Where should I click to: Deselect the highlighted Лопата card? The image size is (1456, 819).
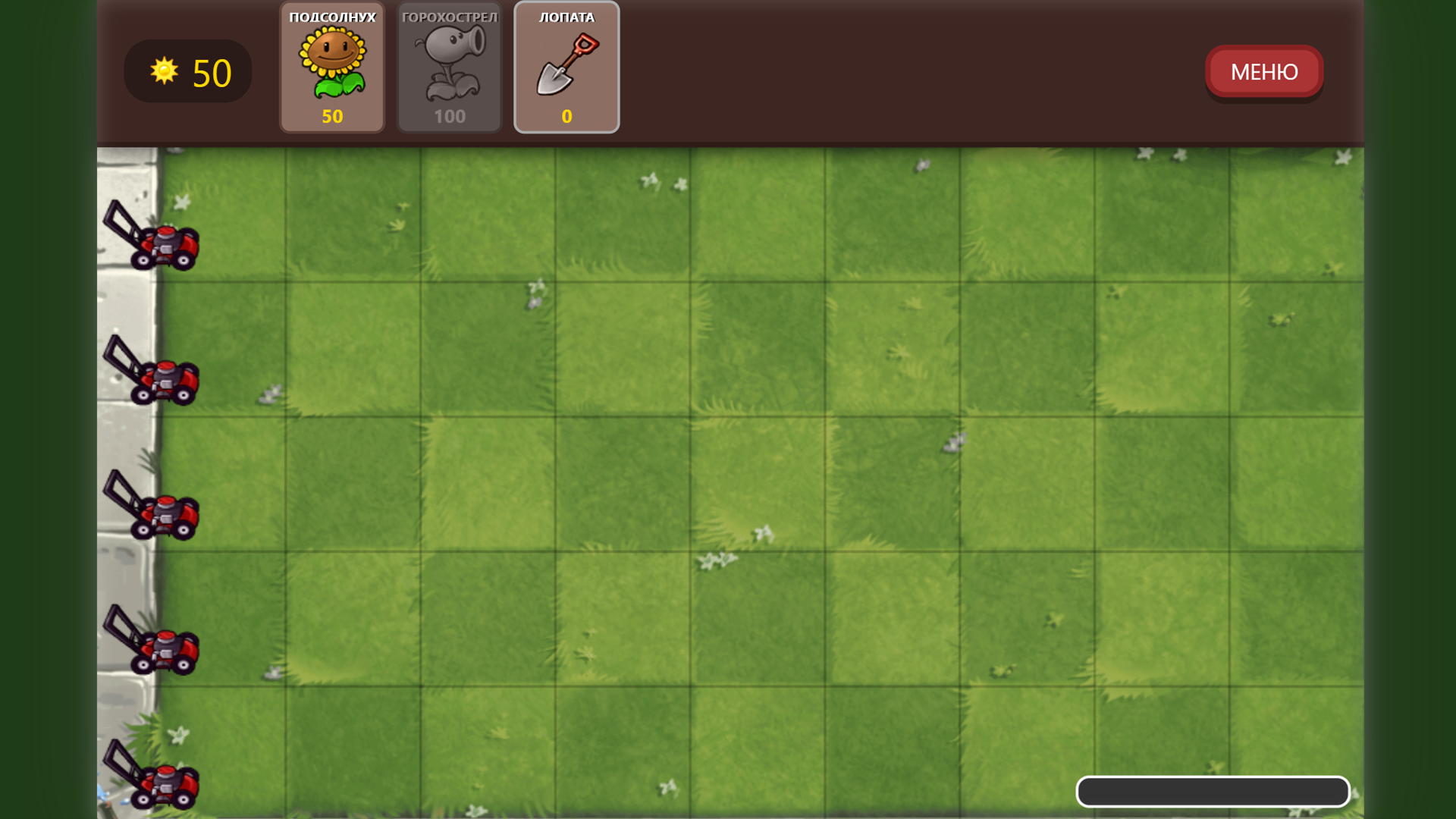coord(566,68)
